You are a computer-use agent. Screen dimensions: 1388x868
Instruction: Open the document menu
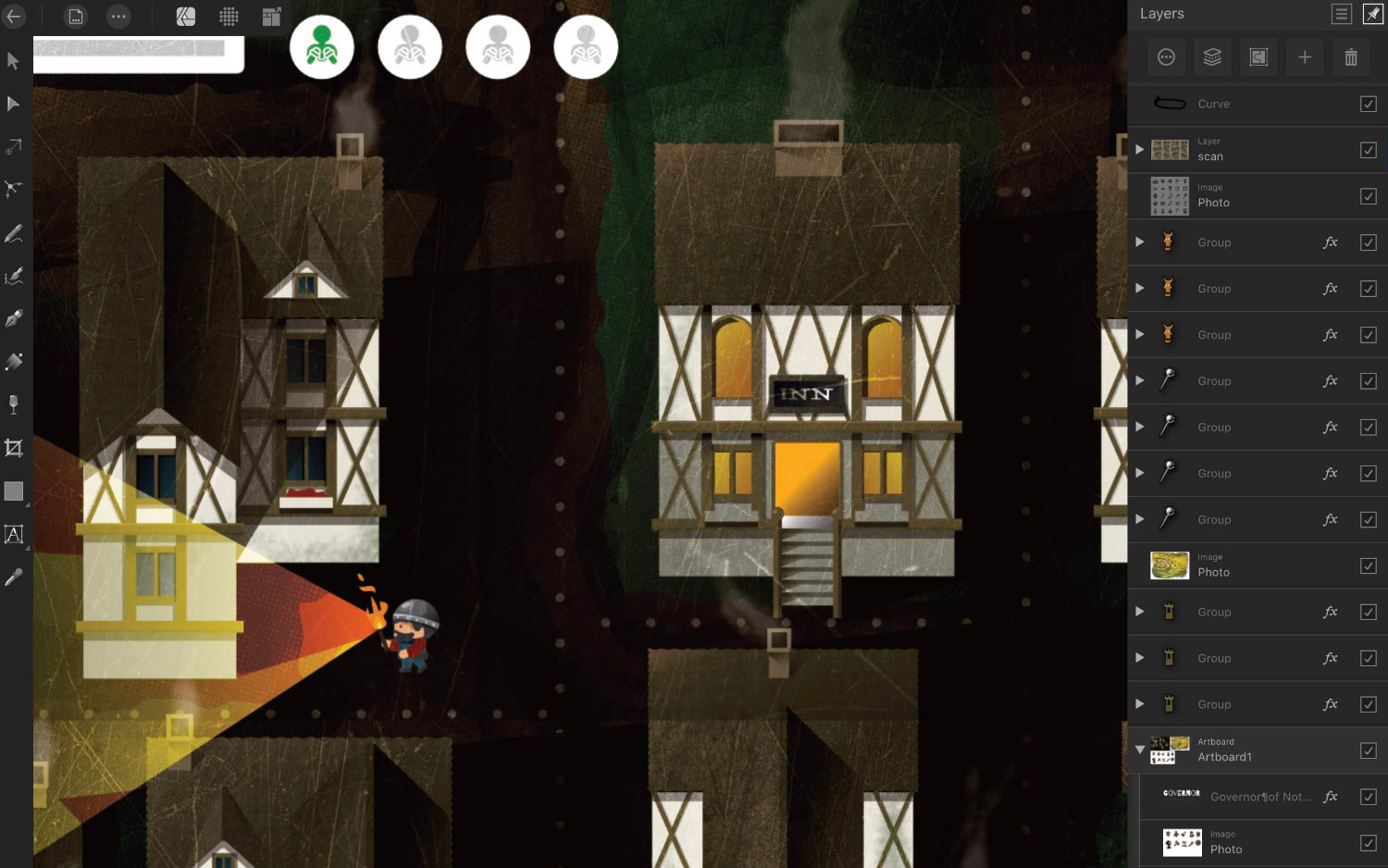point(76,17)
